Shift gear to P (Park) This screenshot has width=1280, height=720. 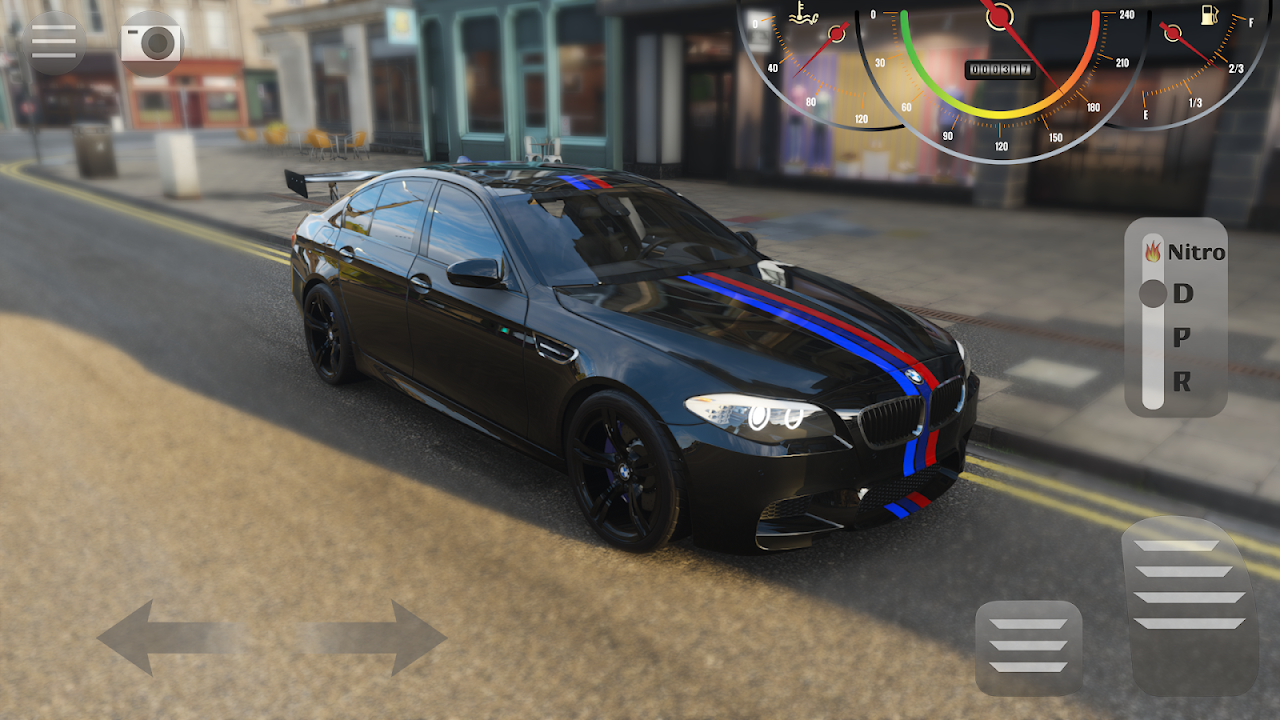tap(1182, 338)
